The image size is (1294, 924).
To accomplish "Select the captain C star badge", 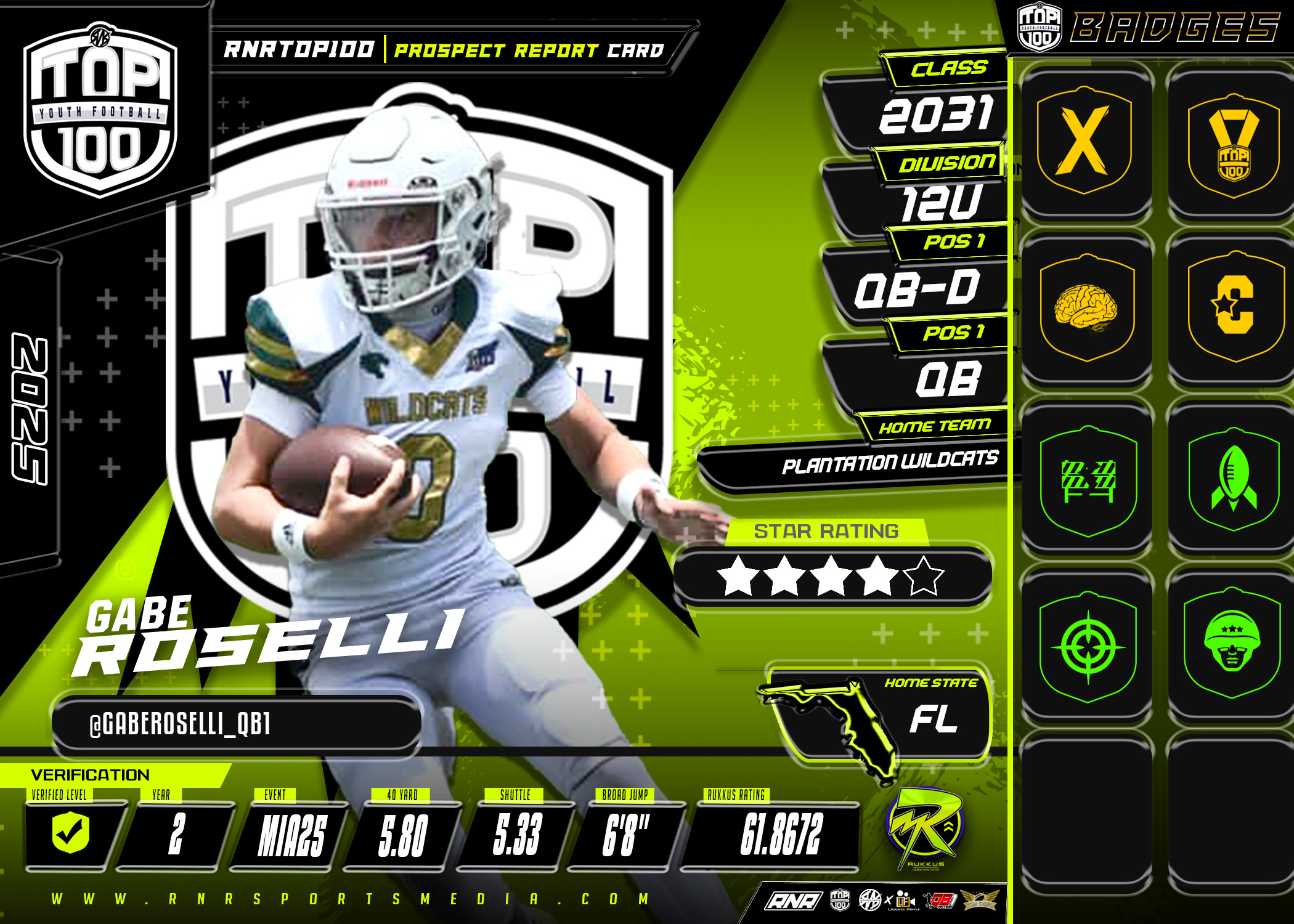I will coord(1232,306).
